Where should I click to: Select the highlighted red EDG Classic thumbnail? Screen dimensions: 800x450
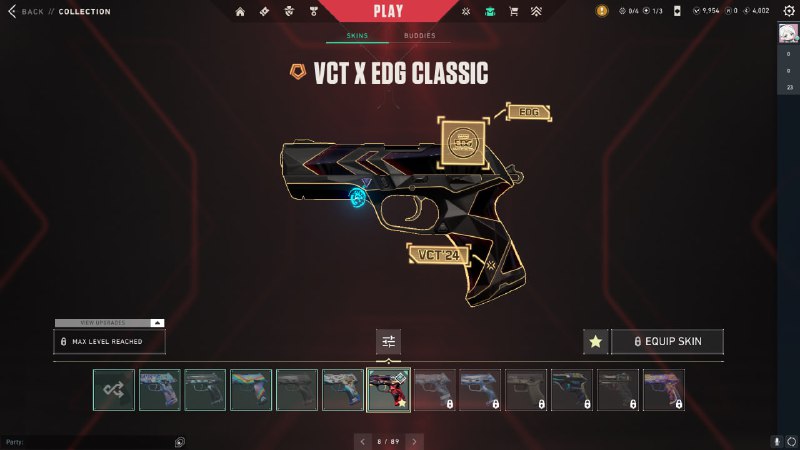point(389,390)
